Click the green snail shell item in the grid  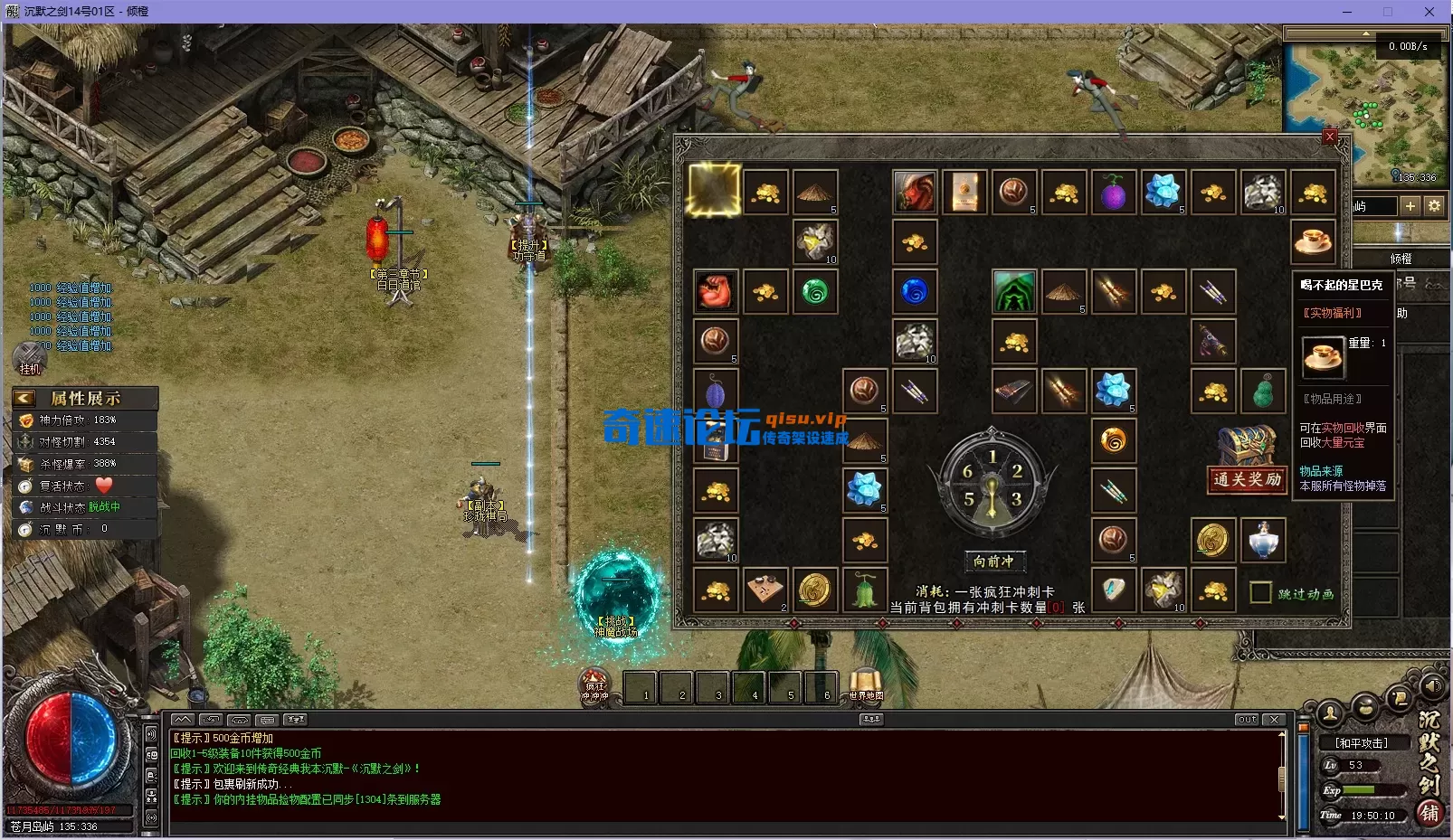point(815,290)
